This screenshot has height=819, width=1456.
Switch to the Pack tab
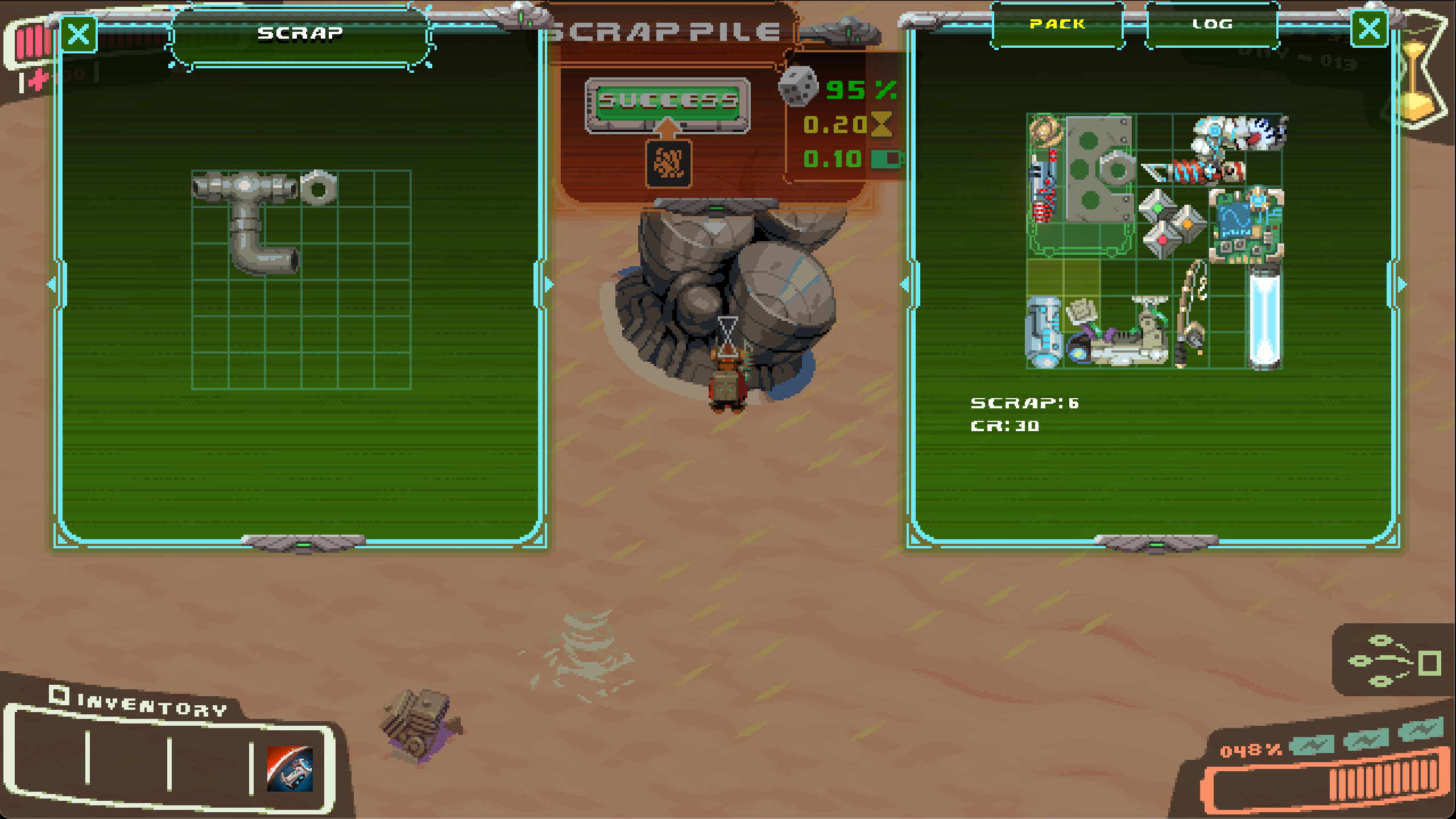[1057, 24]
